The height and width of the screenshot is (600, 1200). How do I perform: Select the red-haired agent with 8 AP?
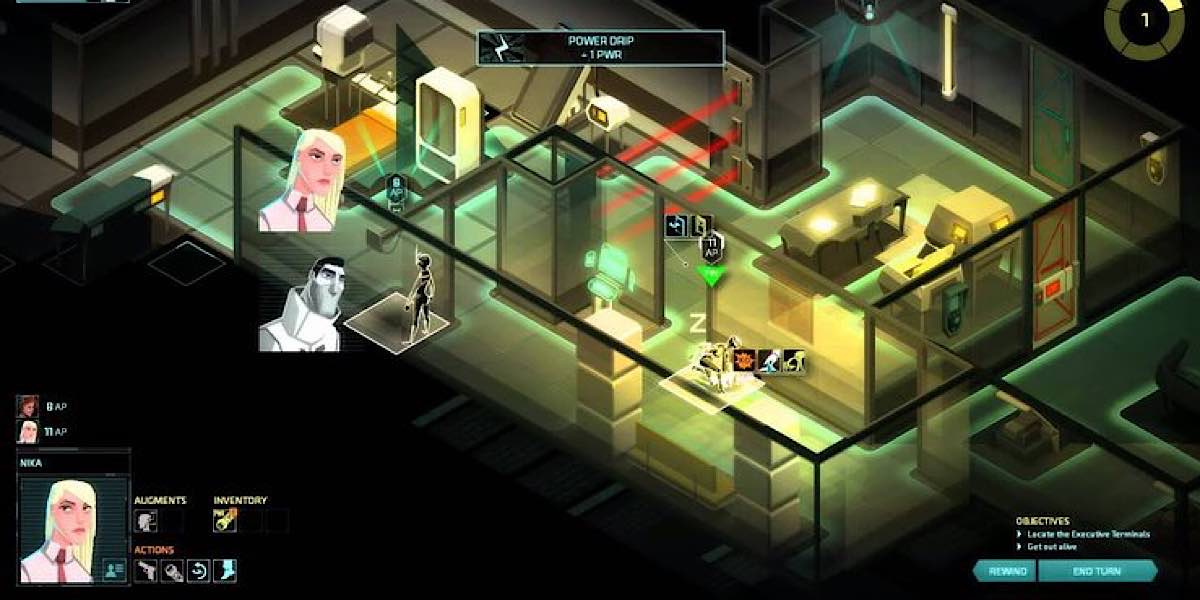[x=26, y=407]
